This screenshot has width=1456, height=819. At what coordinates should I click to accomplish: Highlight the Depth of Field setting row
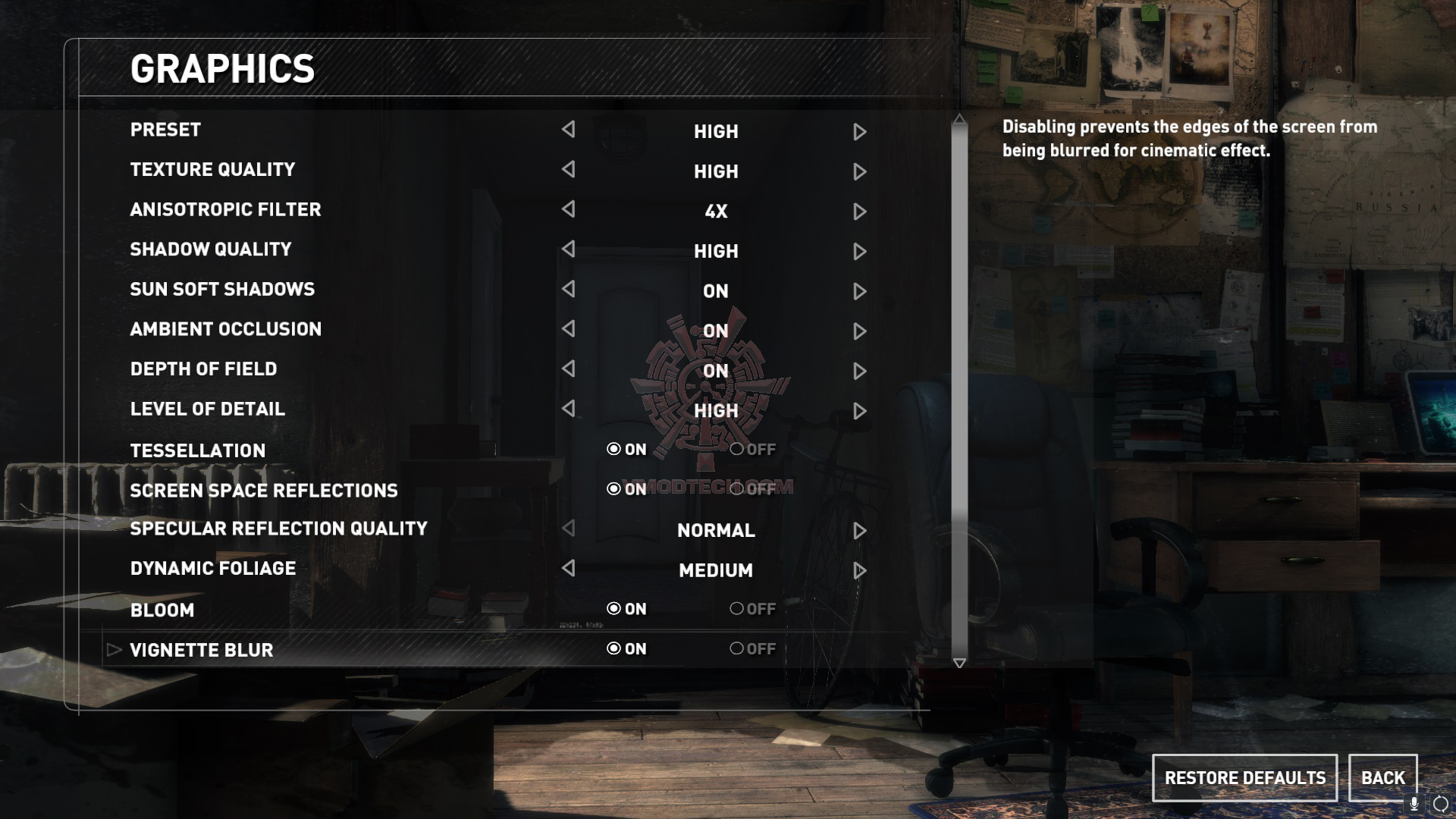click(202, 369)
